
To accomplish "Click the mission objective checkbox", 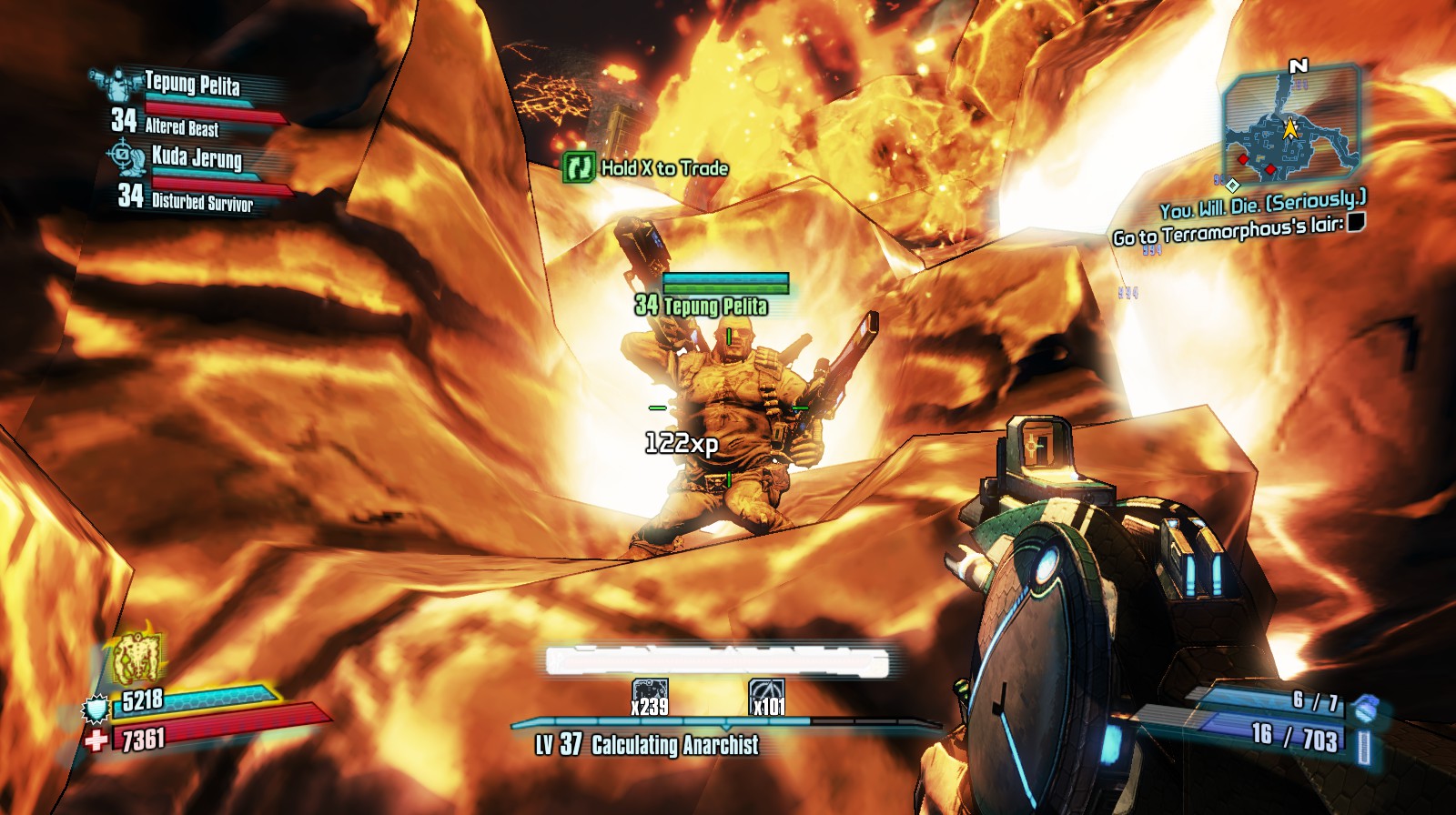I will click(1356, 222).
